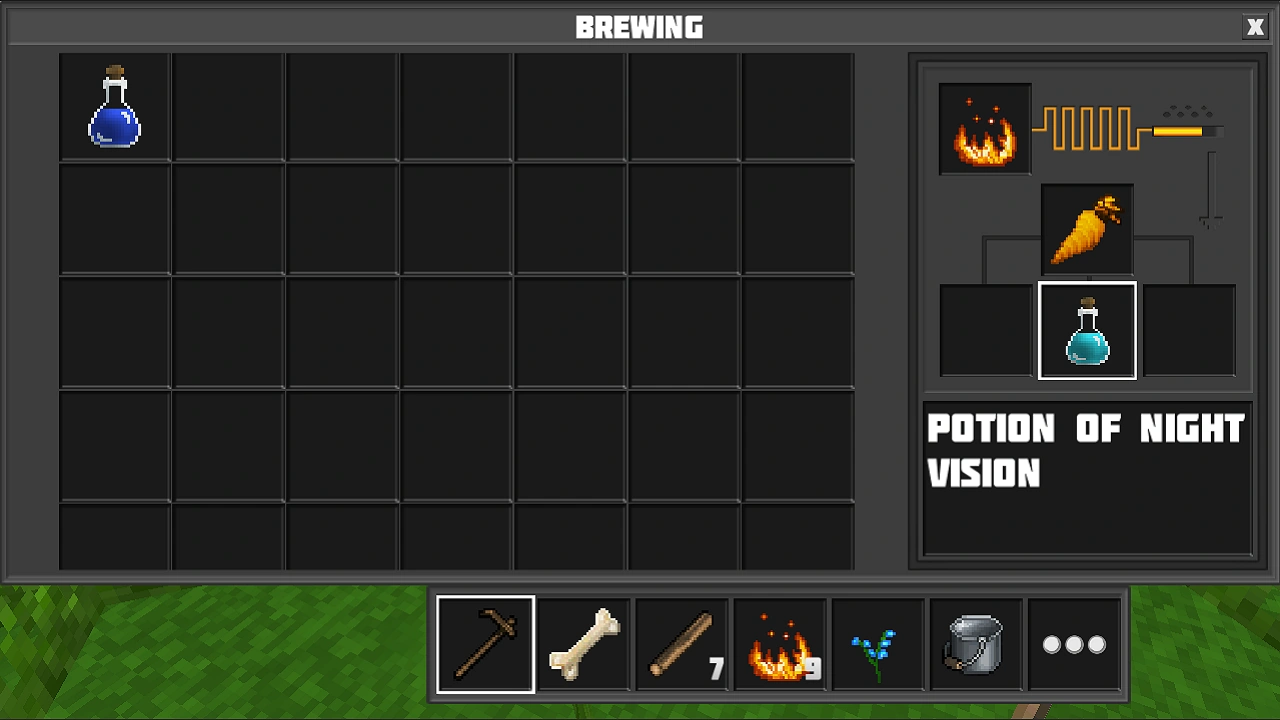This screenshot has width=1280, height=720.
Task: Select the fire charge stack in the hotbar
Action: 779,643
